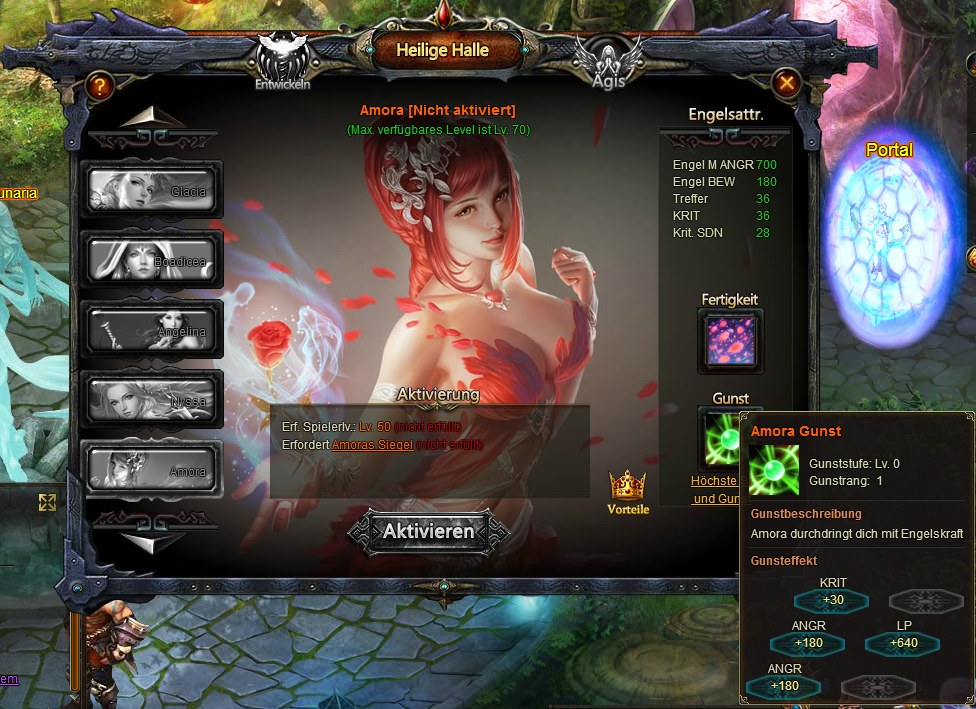Click the up arrow above the angel list
This screenshot has height=709, width=976.
coord(152,119)
